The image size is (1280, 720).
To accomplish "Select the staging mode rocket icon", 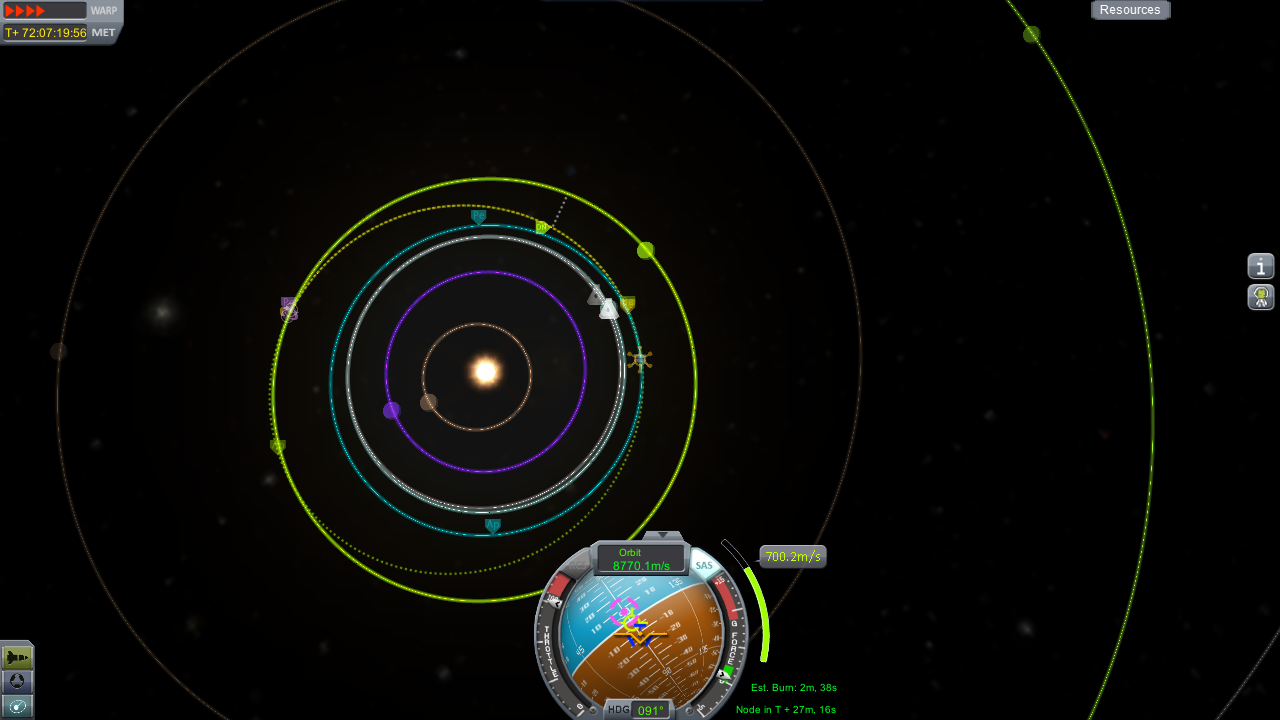I will click(x=17, y=657).
